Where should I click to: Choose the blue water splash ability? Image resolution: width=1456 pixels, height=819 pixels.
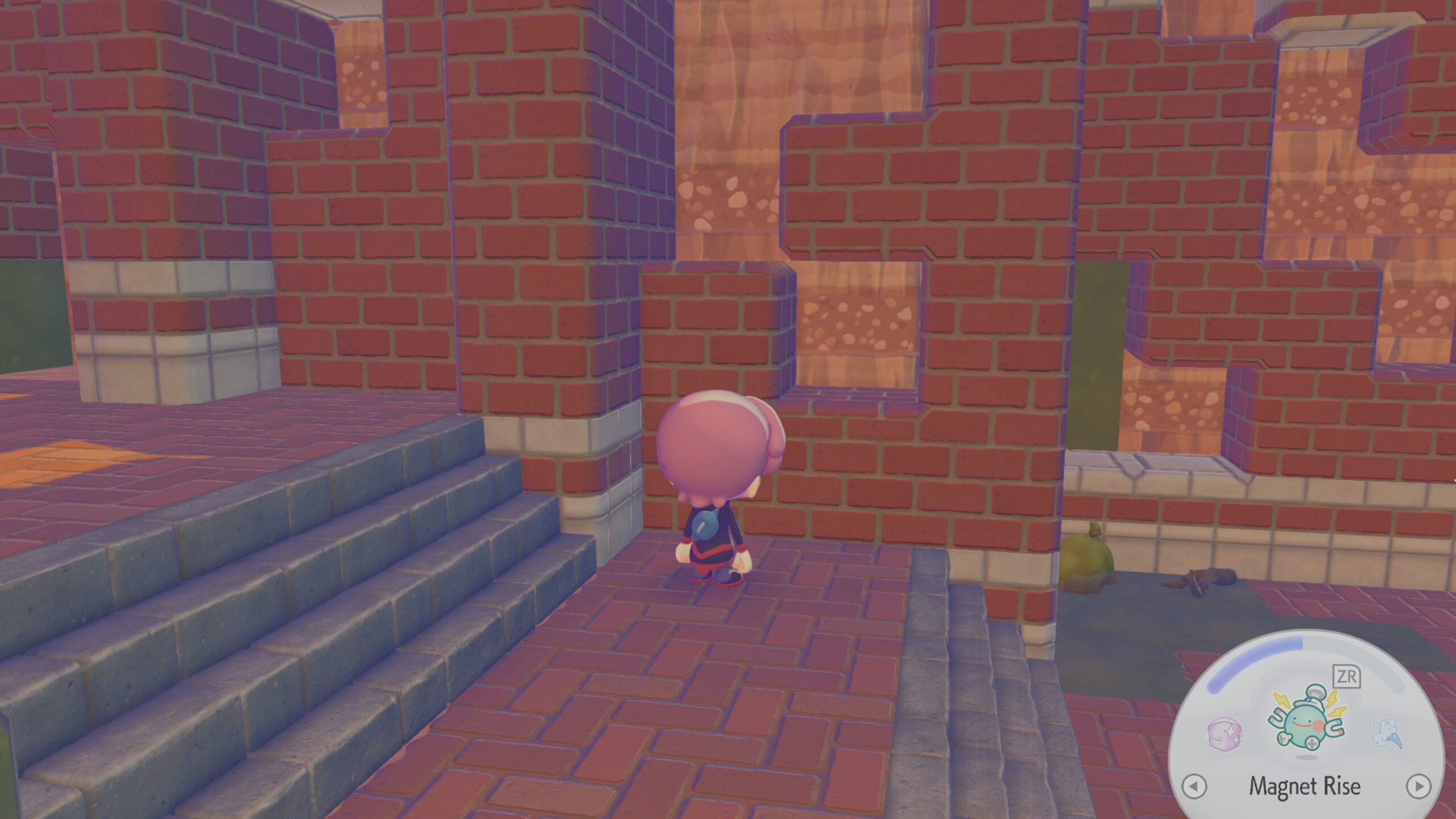pyautogui.click(x=1387, y=733)
